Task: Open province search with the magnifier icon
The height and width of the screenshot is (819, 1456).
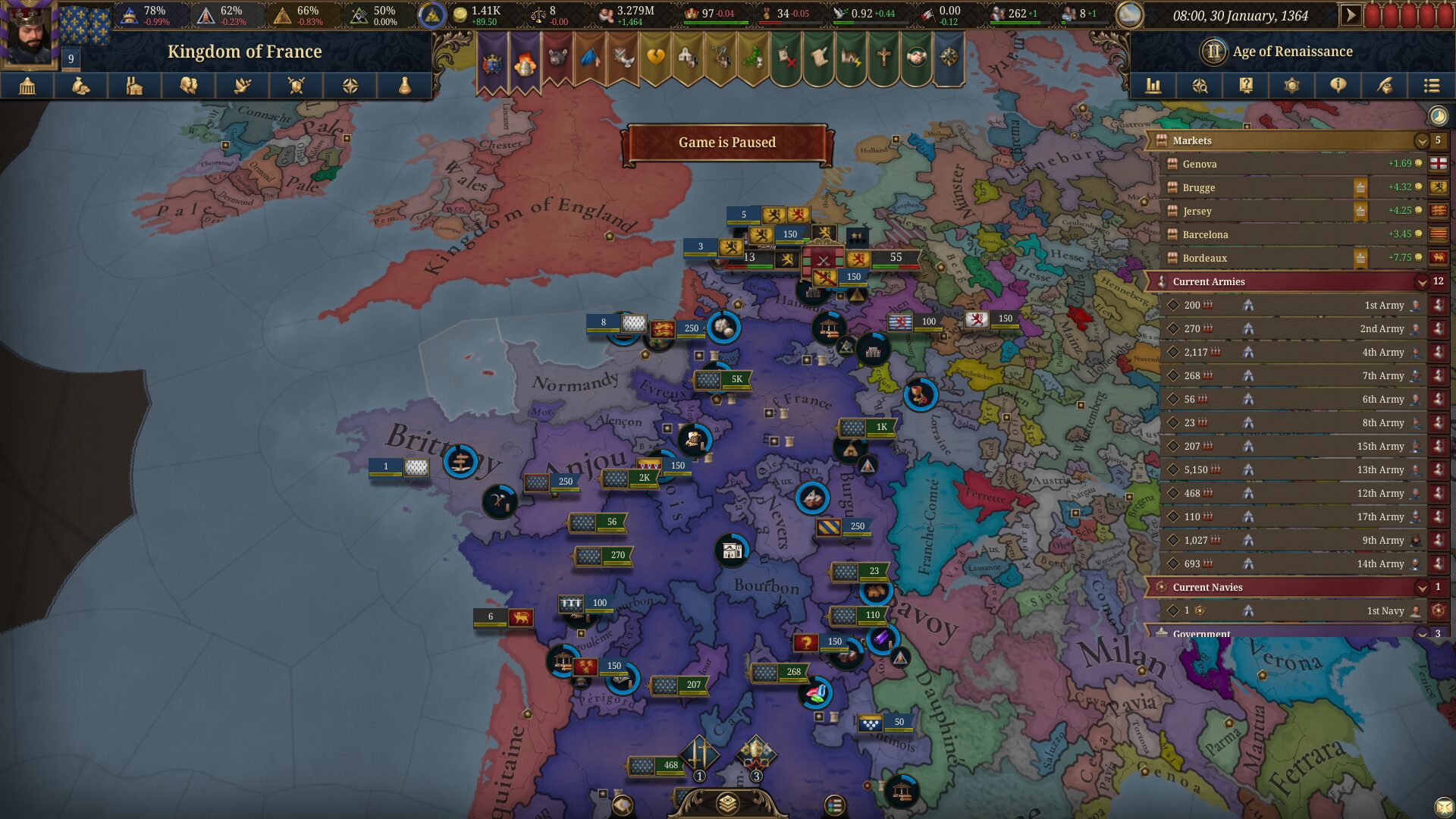Action: [x=1202, y=86]
